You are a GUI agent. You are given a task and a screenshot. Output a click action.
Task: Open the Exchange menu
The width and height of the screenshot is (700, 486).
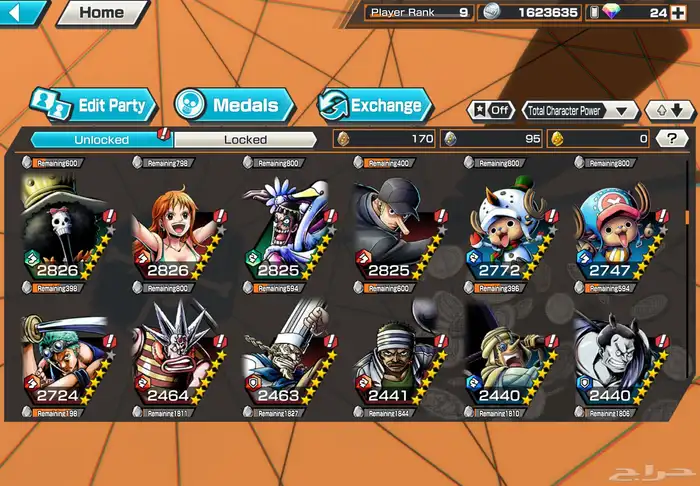(x=375, y=104)
